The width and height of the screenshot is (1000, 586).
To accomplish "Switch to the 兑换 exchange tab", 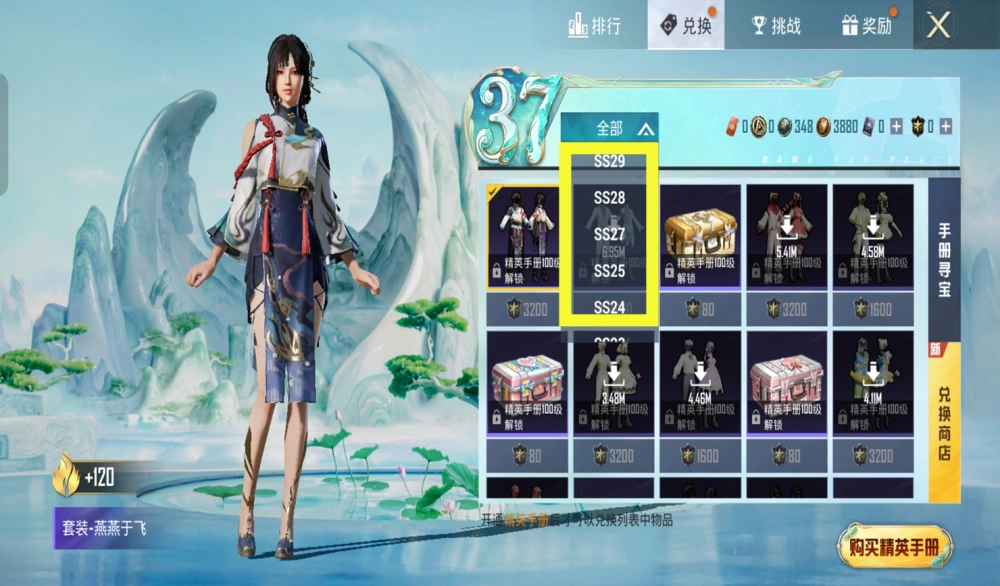I will [x=685, y=26].
